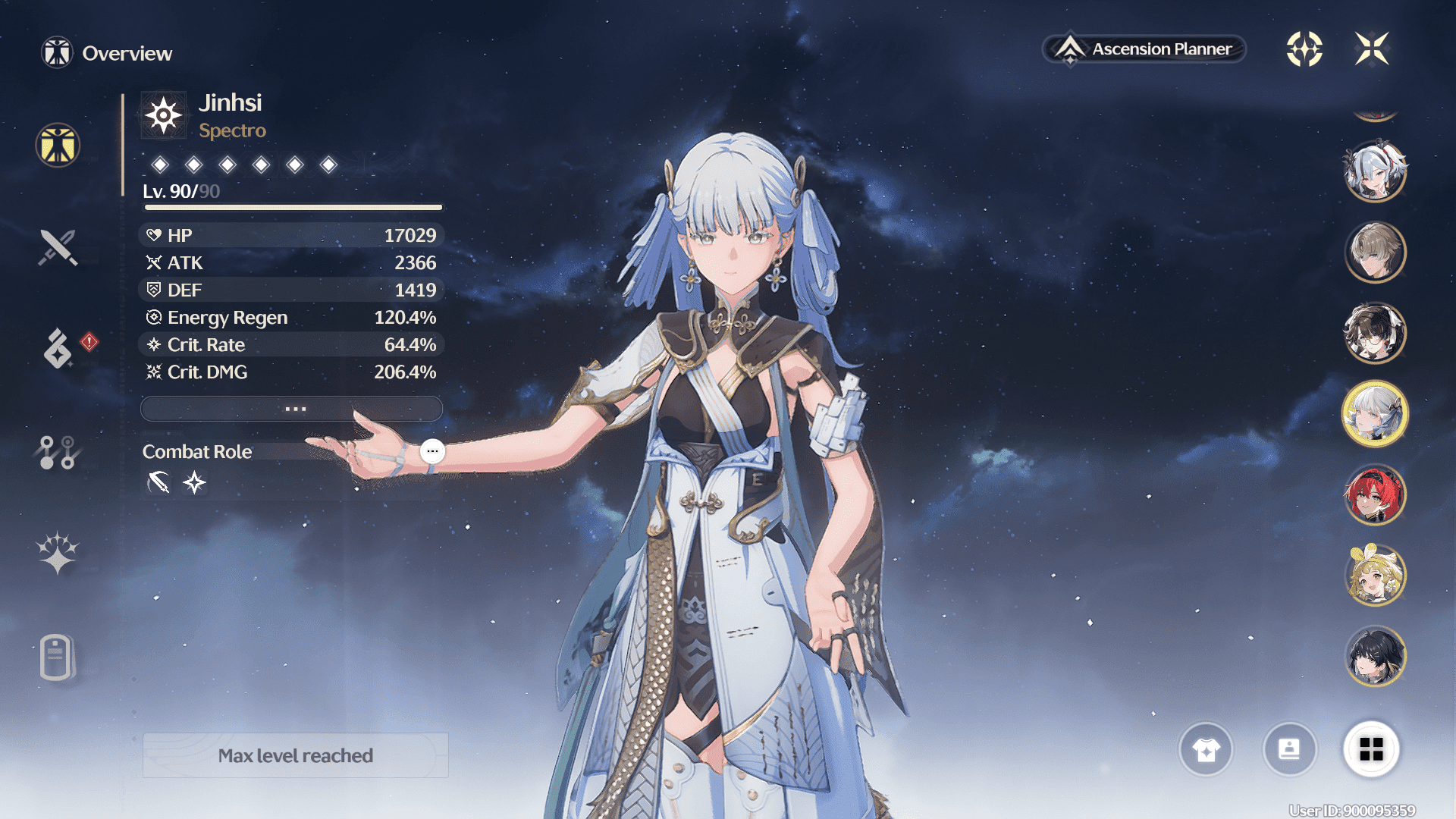
Task: Choose the white-haired character with red accessory
Action: click(x=1375, y=171)
